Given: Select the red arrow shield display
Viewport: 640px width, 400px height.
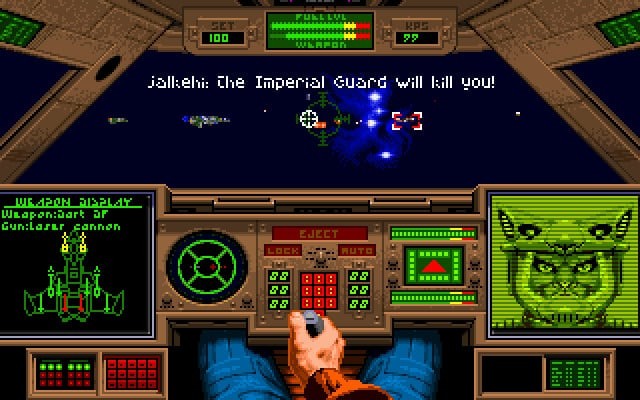Looking at the screenshot, I should (431, 267).
